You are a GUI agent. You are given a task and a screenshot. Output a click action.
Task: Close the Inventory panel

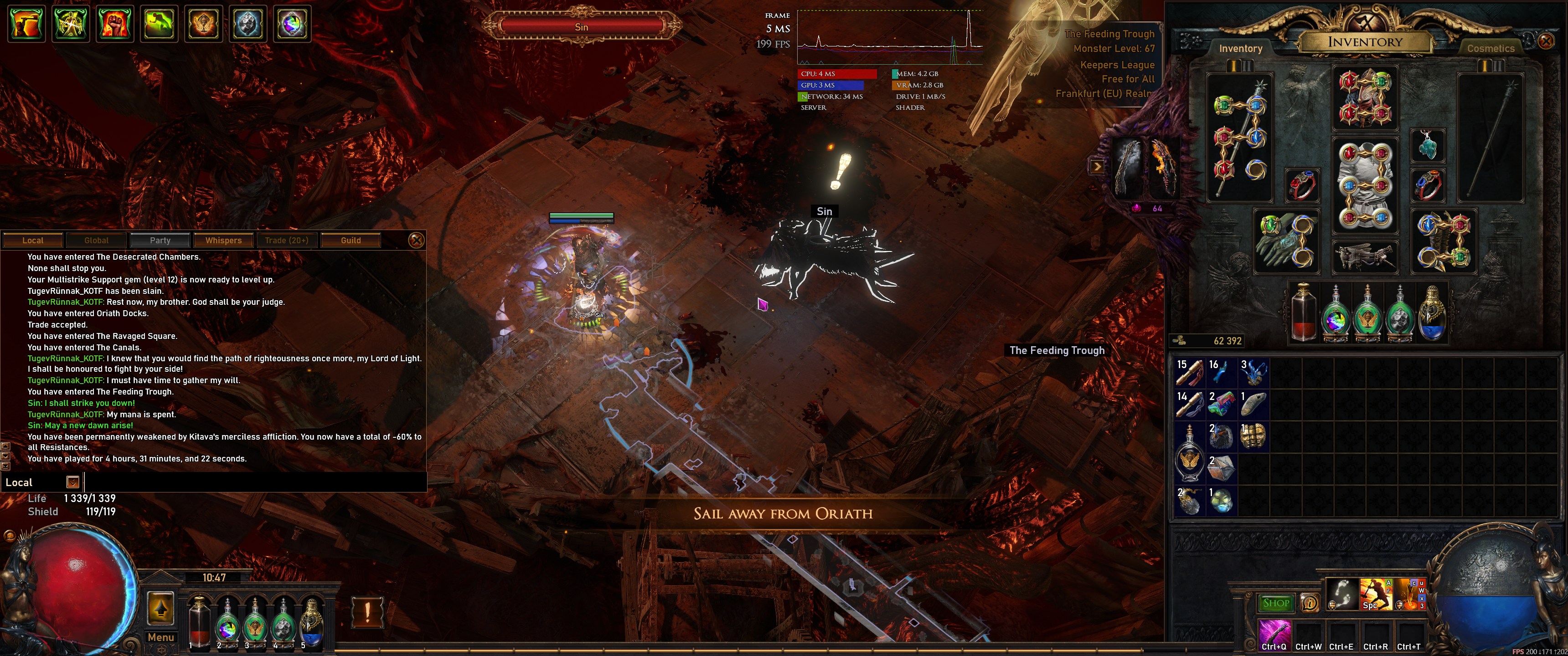click(x=1546, y=41)
